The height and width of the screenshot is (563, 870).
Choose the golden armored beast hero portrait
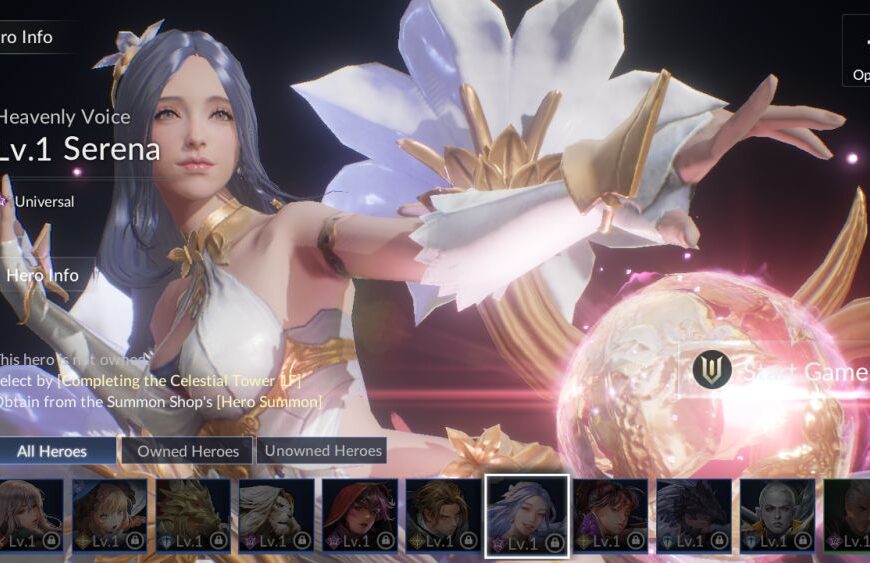(x=192, y=515)
